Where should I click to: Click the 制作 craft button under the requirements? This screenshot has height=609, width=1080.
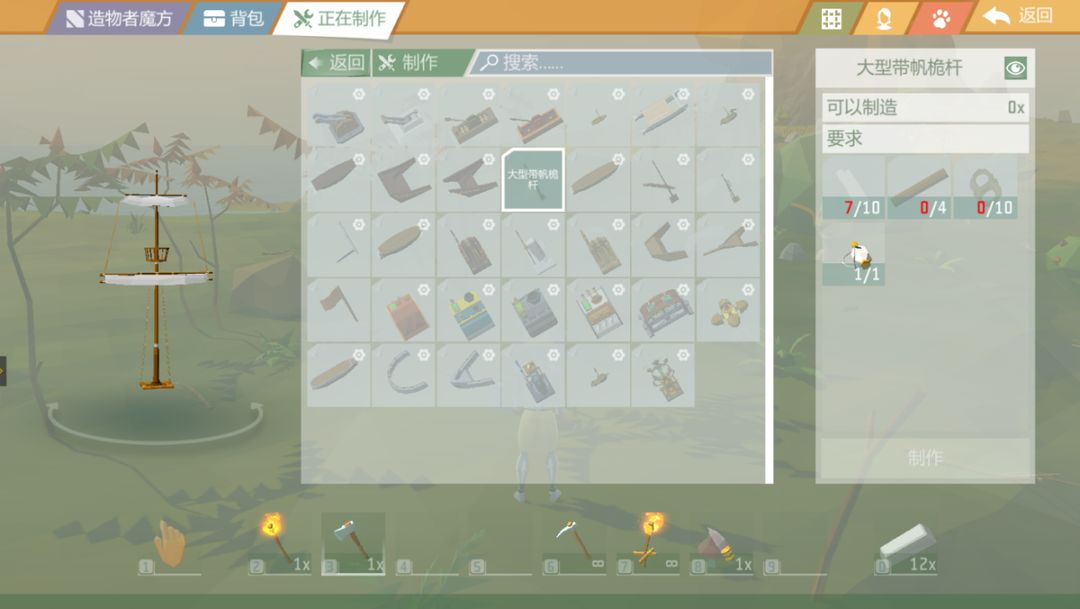[924, 458]
